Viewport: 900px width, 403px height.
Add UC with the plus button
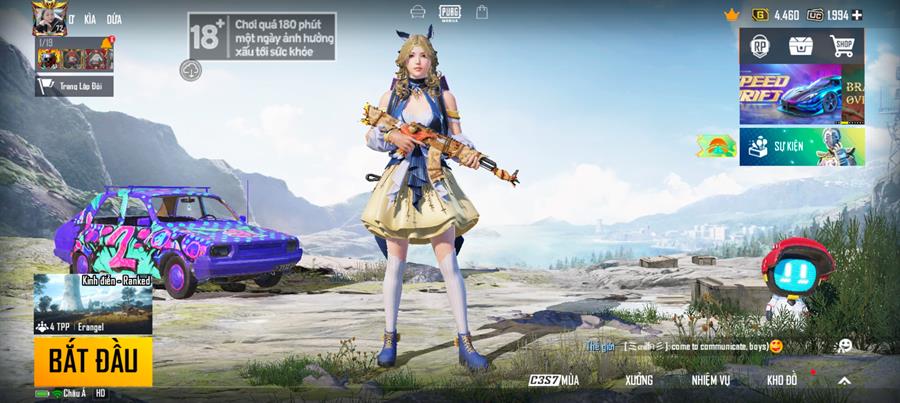857,15
